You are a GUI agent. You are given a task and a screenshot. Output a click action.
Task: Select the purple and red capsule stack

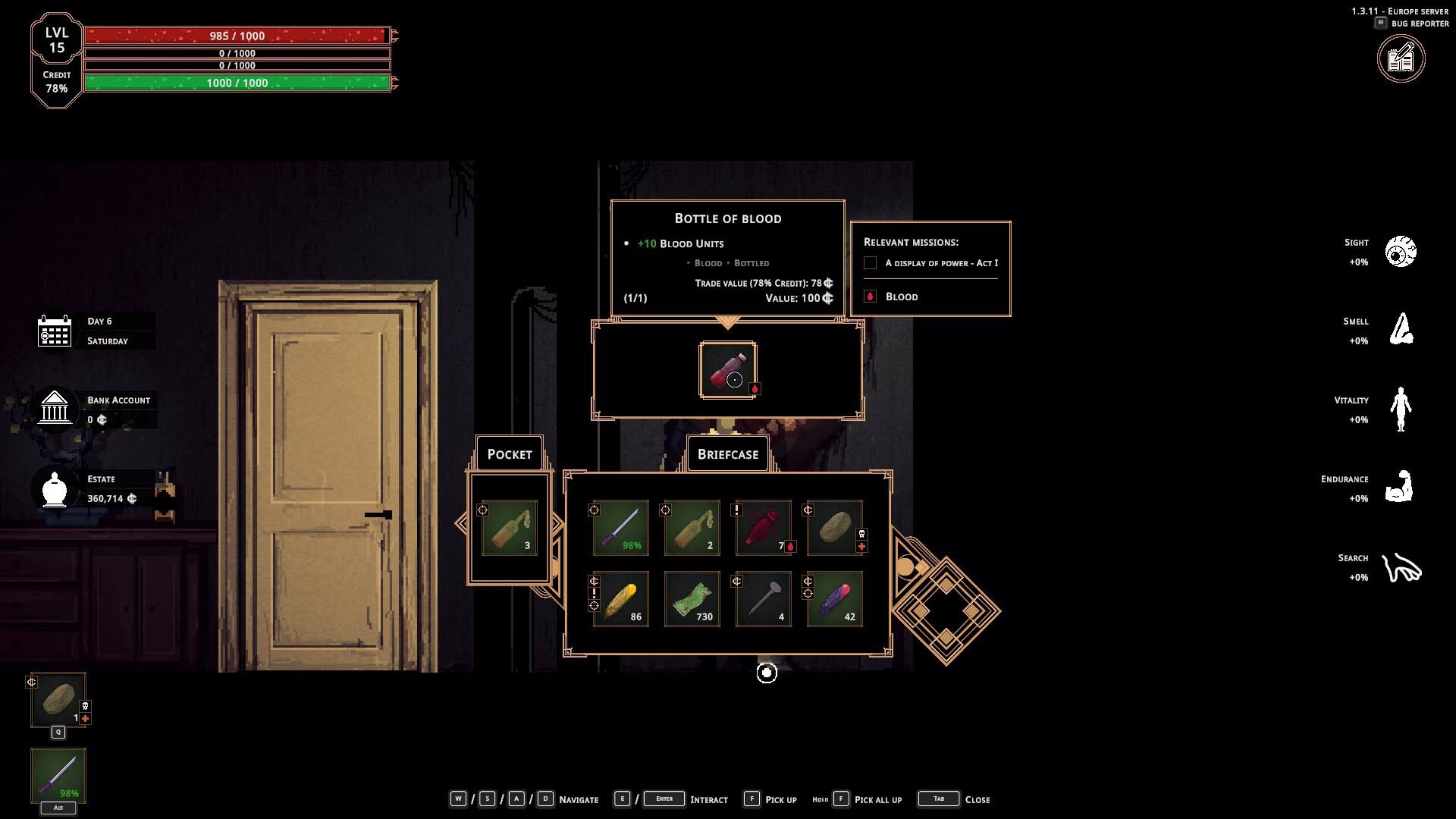coord(834,599)
